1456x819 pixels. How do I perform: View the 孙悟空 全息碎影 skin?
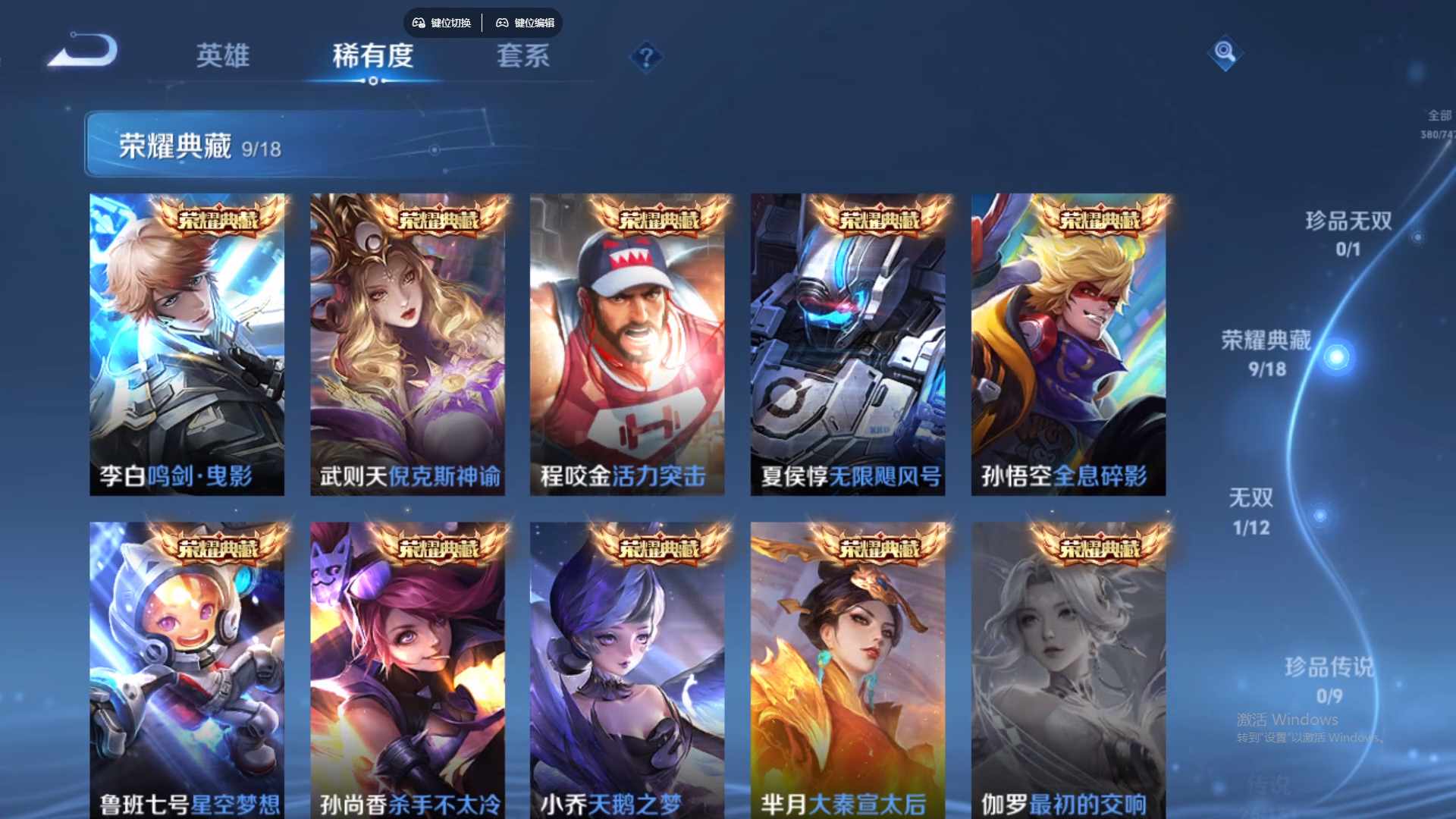click(x=1067, y=341)
